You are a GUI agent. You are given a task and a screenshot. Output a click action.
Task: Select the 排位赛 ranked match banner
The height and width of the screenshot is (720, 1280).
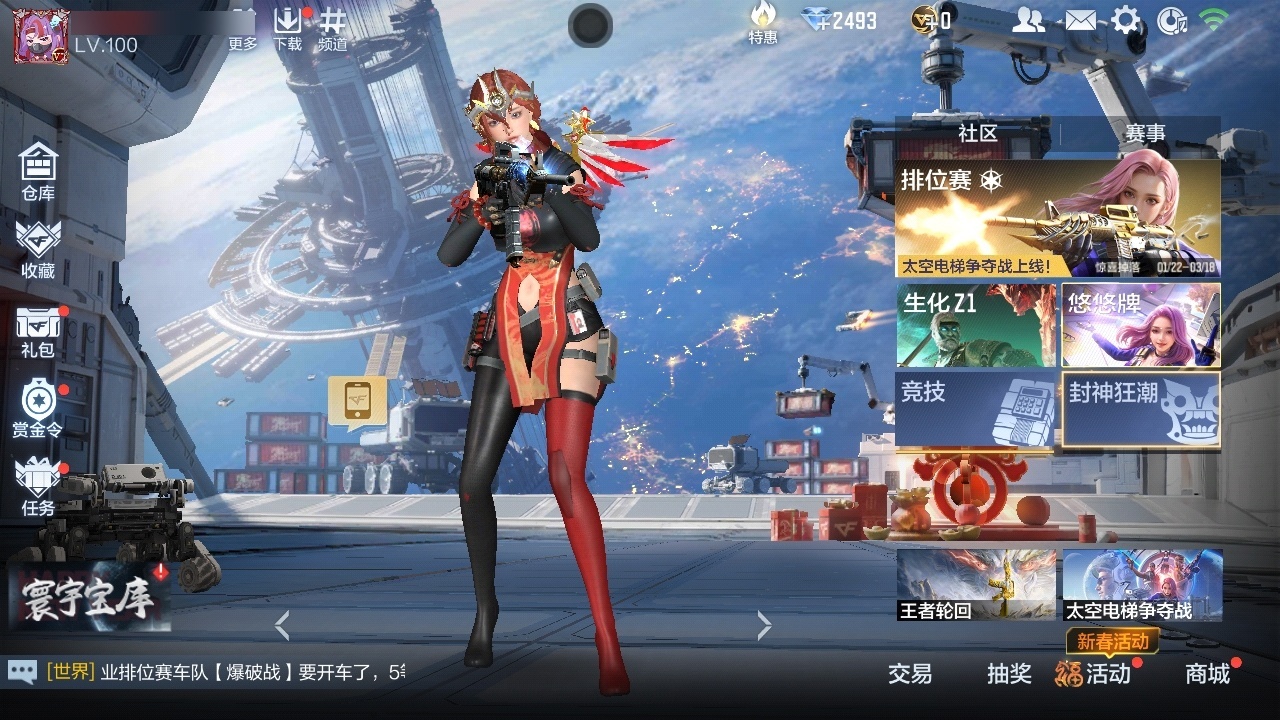click(x=1057, y=218)
